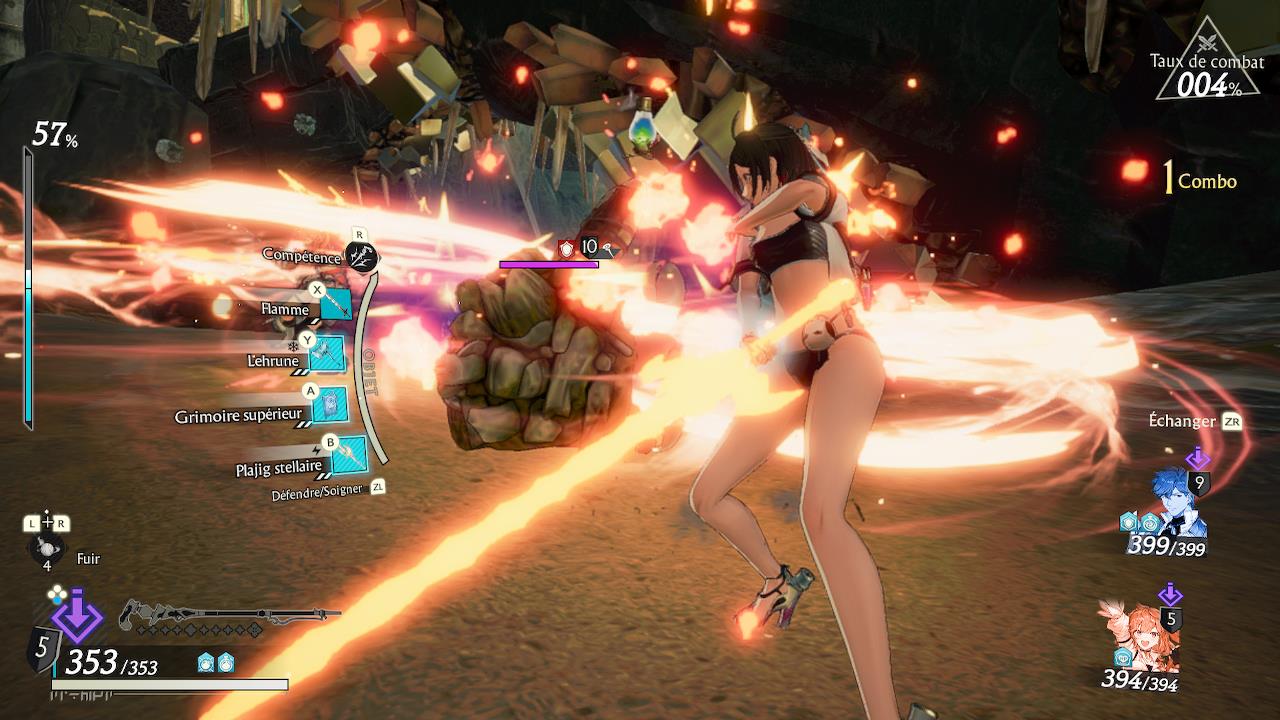
Task: Use the L'ehrune item
Action: tap(326, 353)
